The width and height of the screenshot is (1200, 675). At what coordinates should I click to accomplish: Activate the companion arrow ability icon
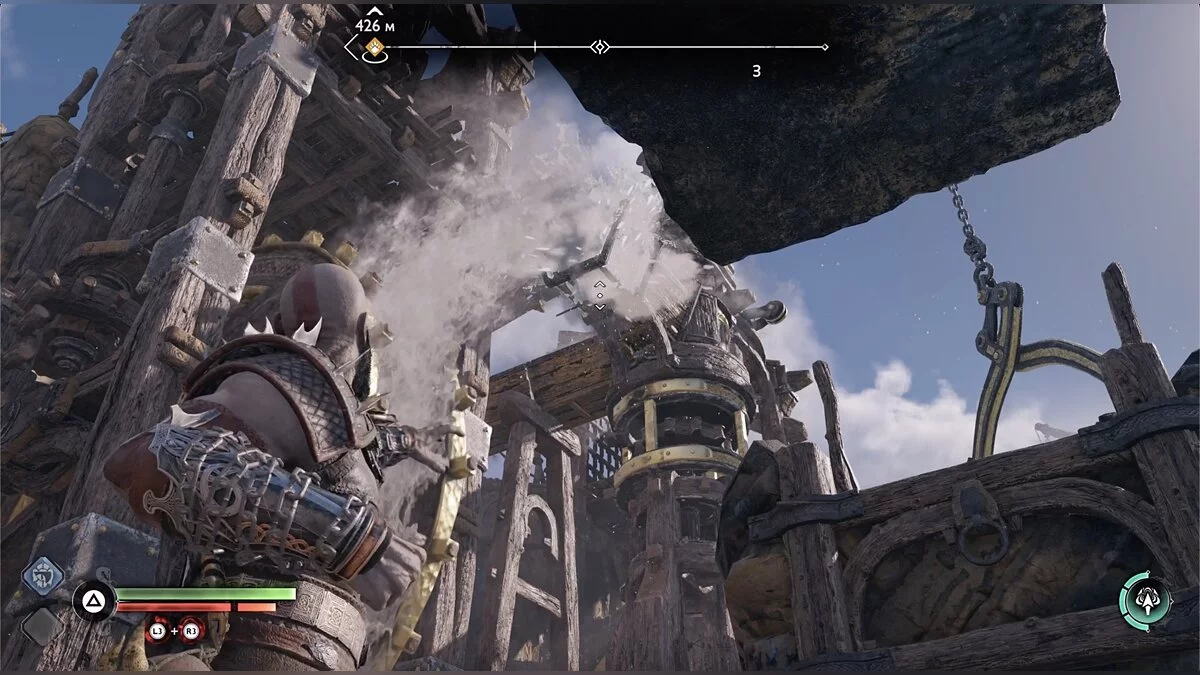coord(1146,600)
